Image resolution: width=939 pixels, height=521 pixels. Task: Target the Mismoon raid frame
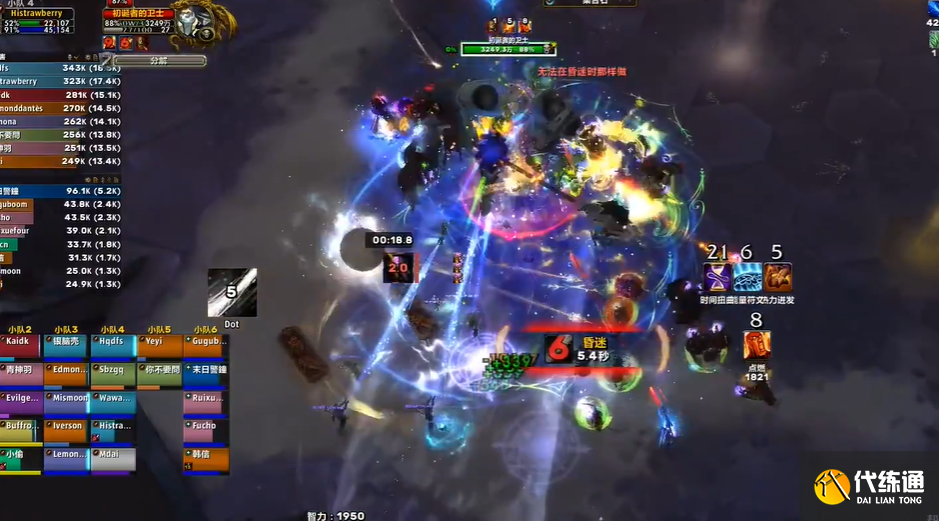point(66,402)
